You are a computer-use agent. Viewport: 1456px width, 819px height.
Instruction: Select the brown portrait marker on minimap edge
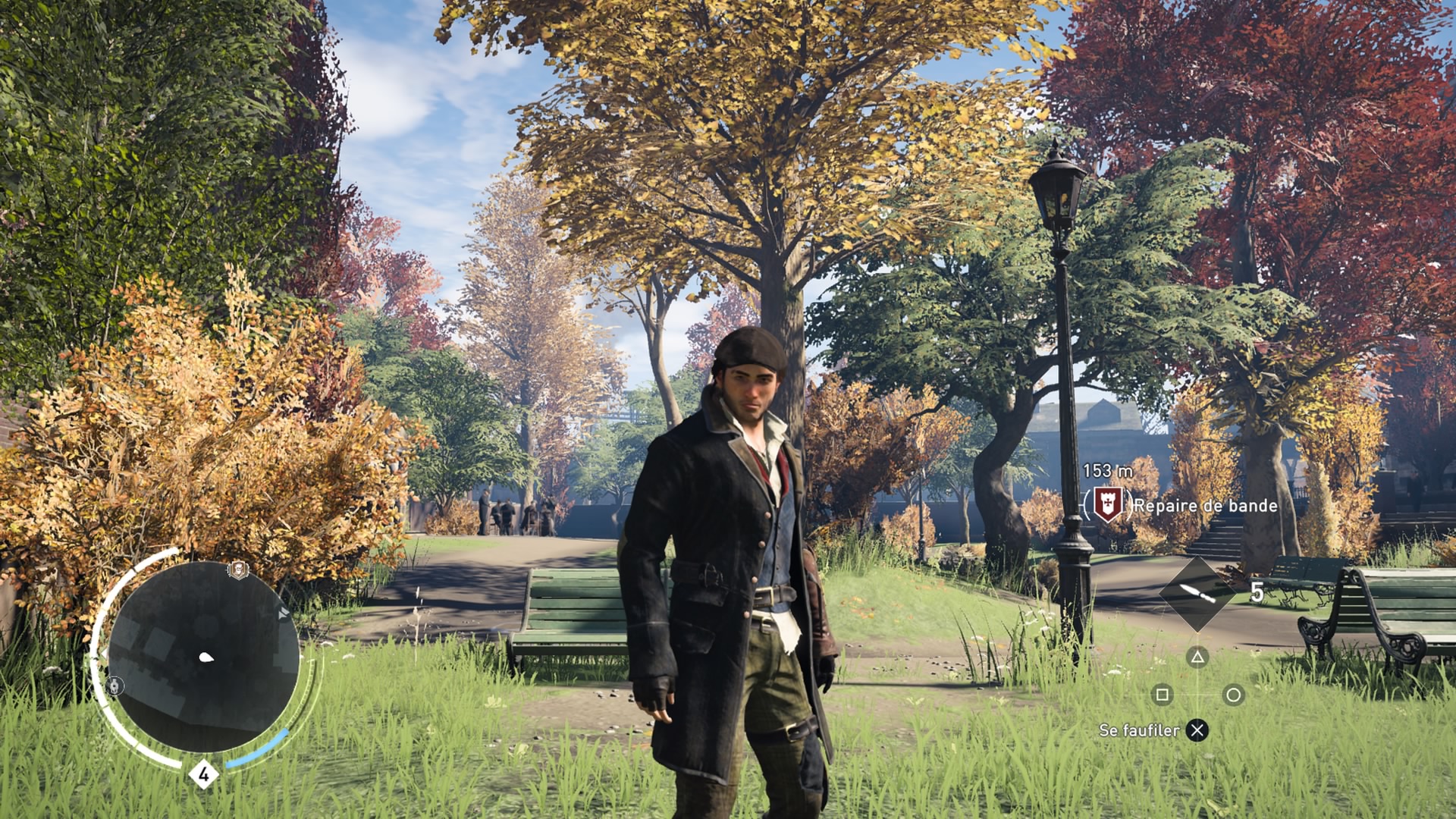238,570
